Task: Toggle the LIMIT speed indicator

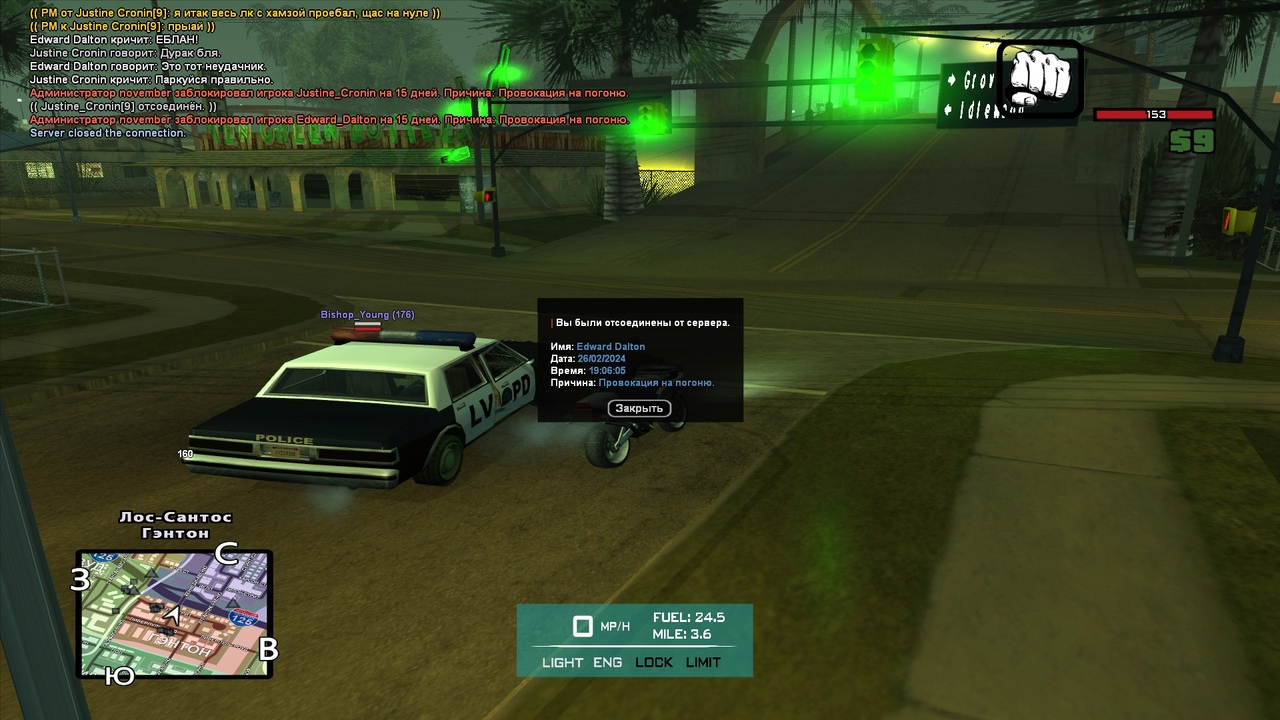Action: click(703, 662)
